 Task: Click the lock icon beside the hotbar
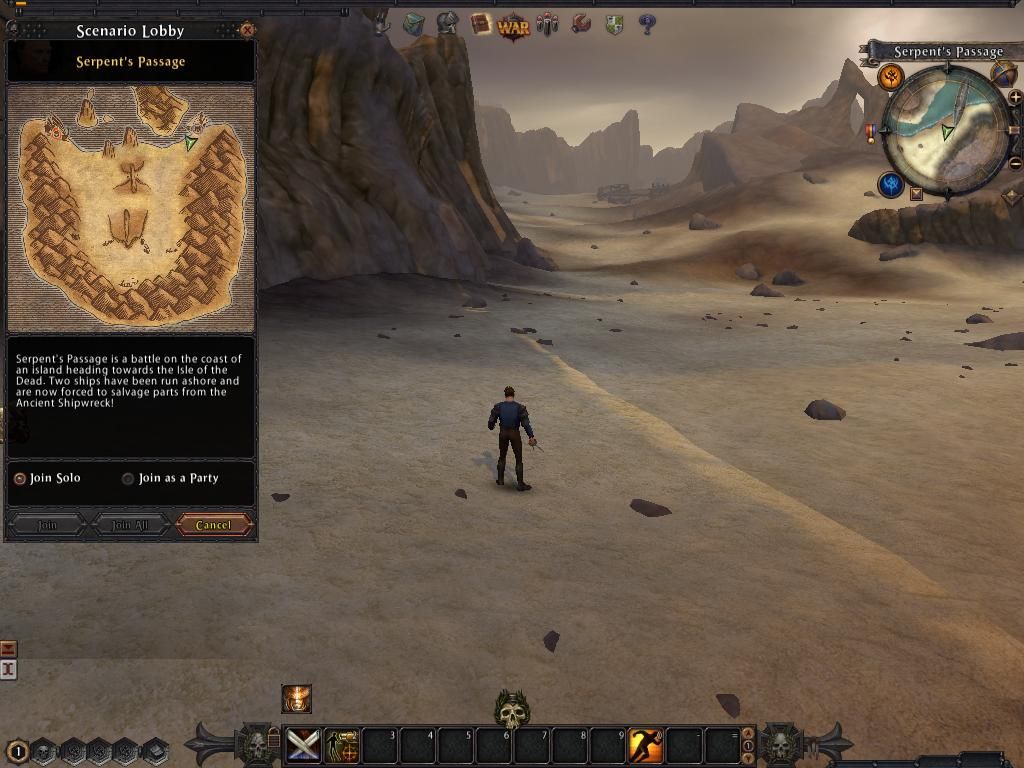tap(274, 739)
